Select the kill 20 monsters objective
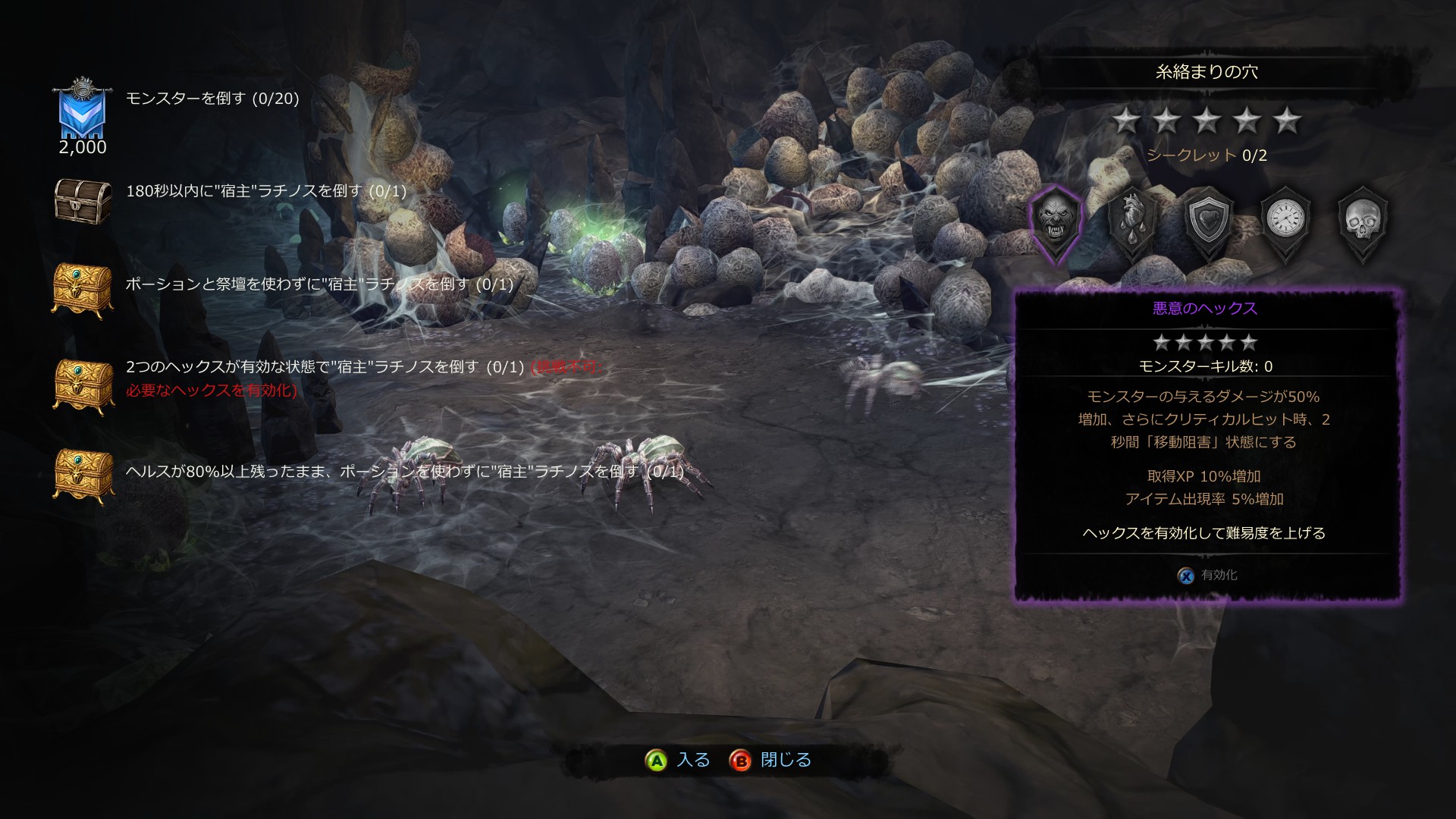Screen dimensions: 1456x819 click(x=212, y=99)
